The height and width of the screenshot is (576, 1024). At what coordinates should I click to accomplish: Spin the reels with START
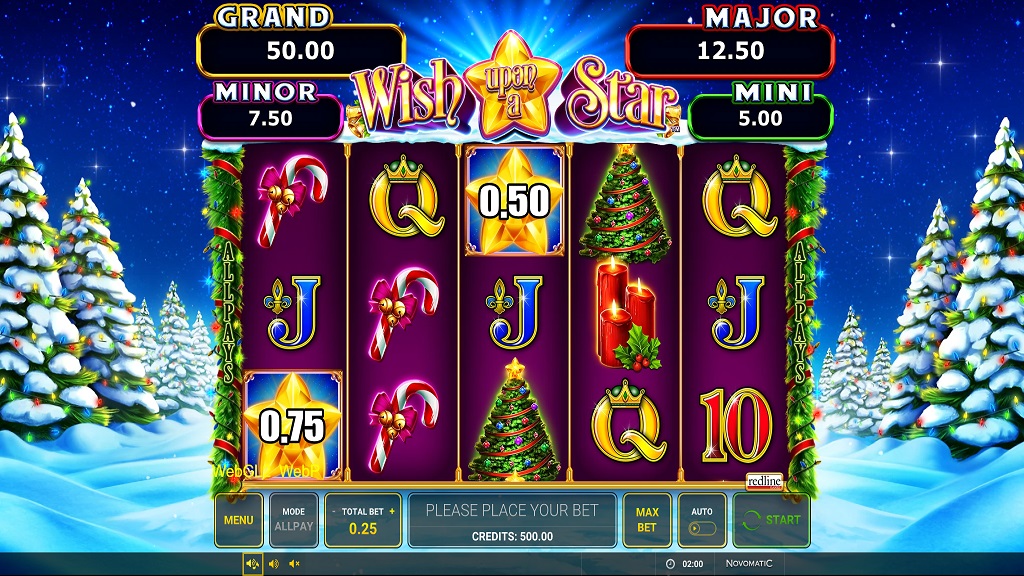tap(771, 520)
